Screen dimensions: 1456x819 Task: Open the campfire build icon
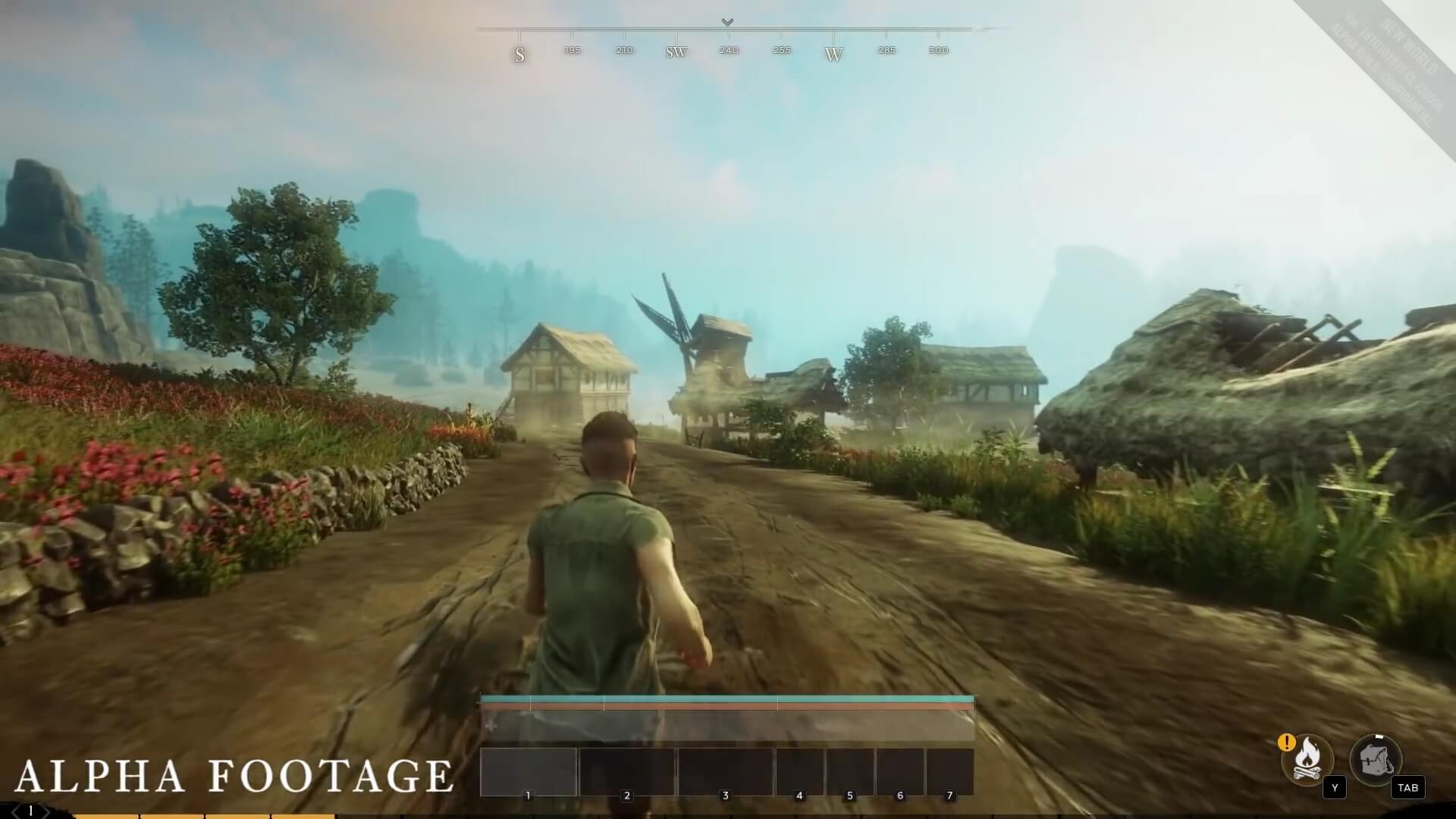[1307, 758]
